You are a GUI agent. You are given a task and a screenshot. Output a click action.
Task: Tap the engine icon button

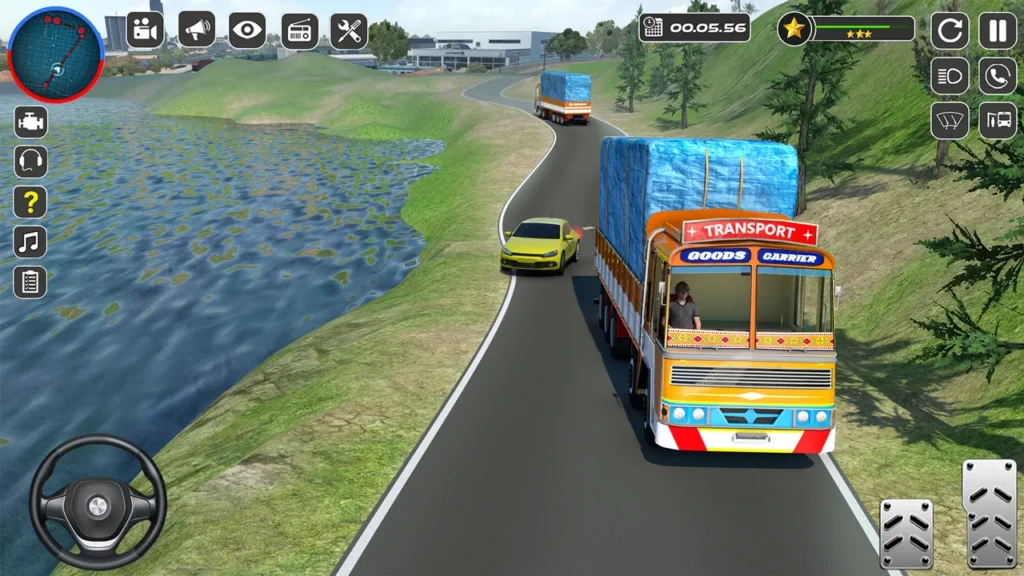tap(30, 122)
